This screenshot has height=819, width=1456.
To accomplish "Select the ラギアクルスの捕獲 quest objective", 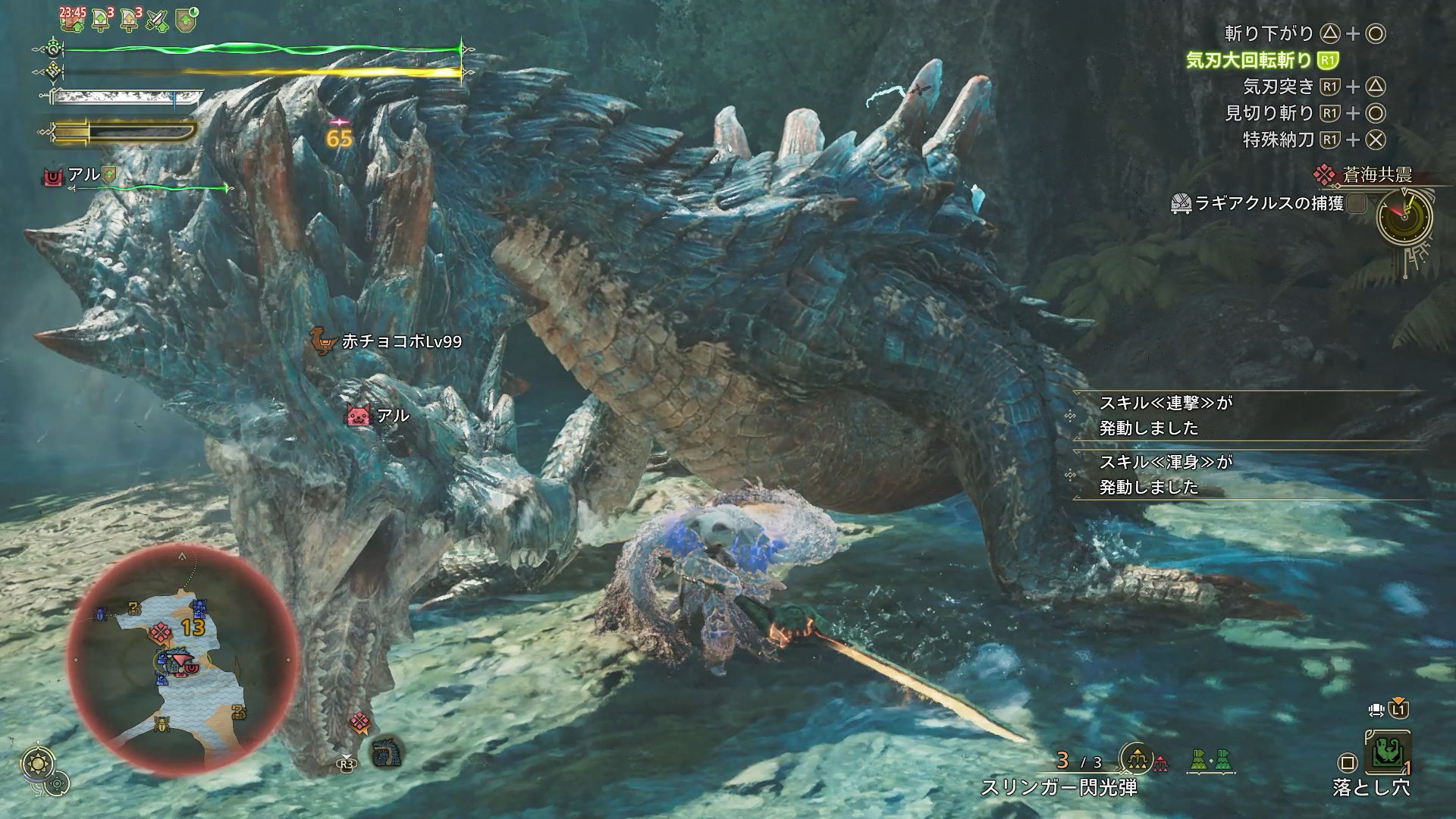I will coord(1268,203).
